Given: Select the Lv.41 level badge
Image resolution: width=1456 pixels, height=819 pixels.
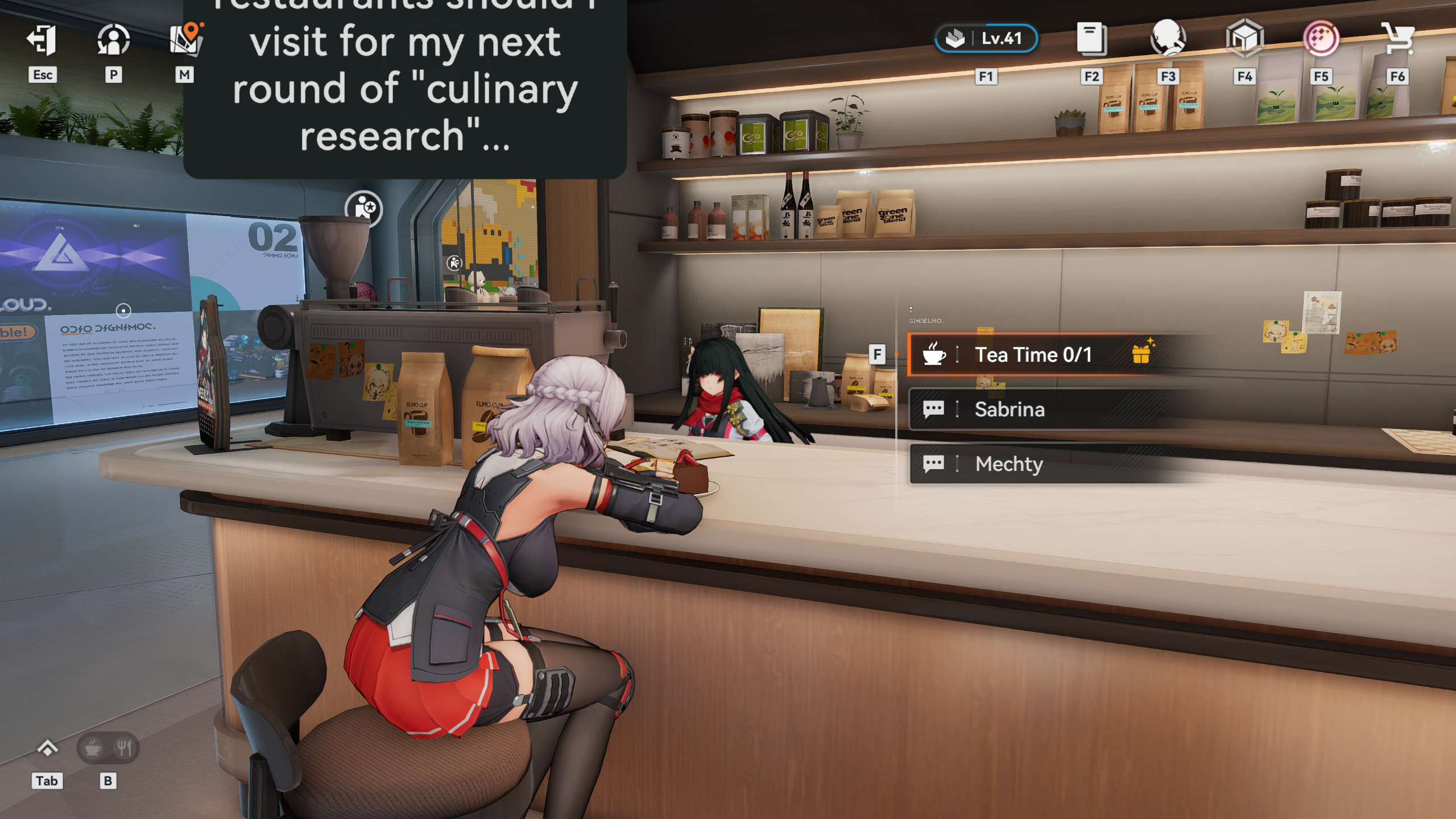Looking at the screenshot, I should 986,39.
